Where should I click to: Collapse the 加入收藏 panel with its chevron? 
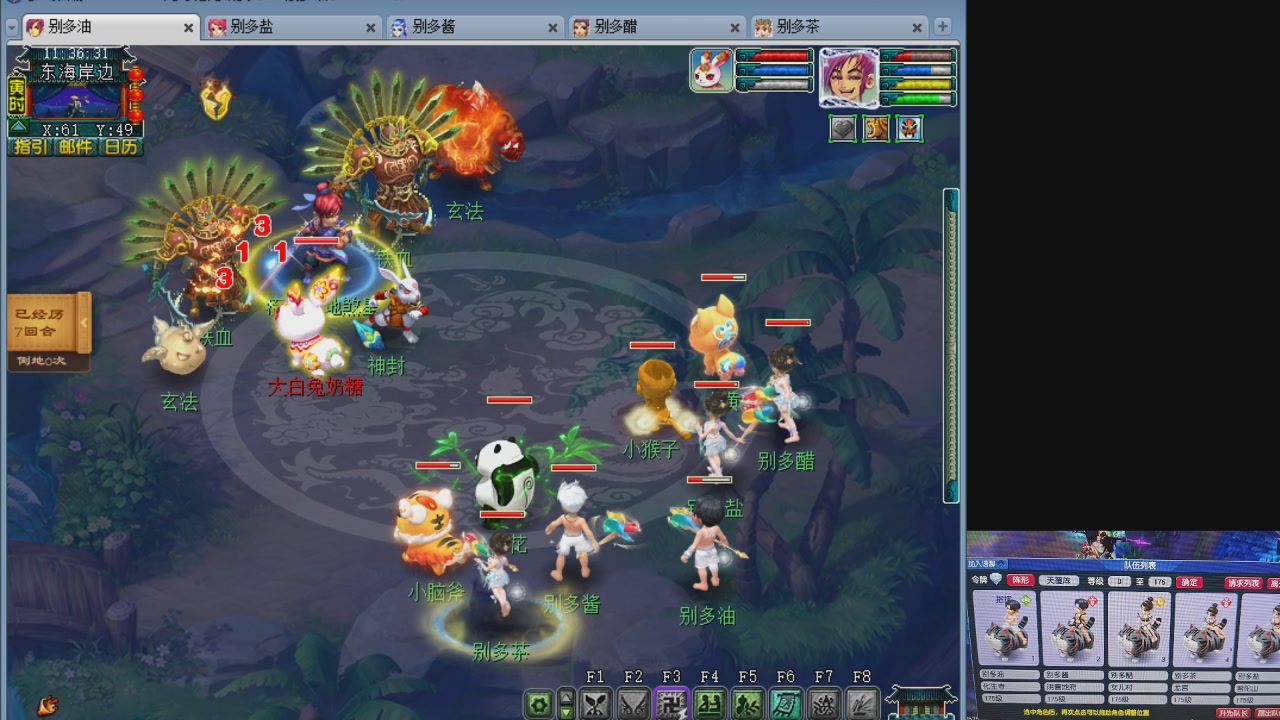point(1000,563)
